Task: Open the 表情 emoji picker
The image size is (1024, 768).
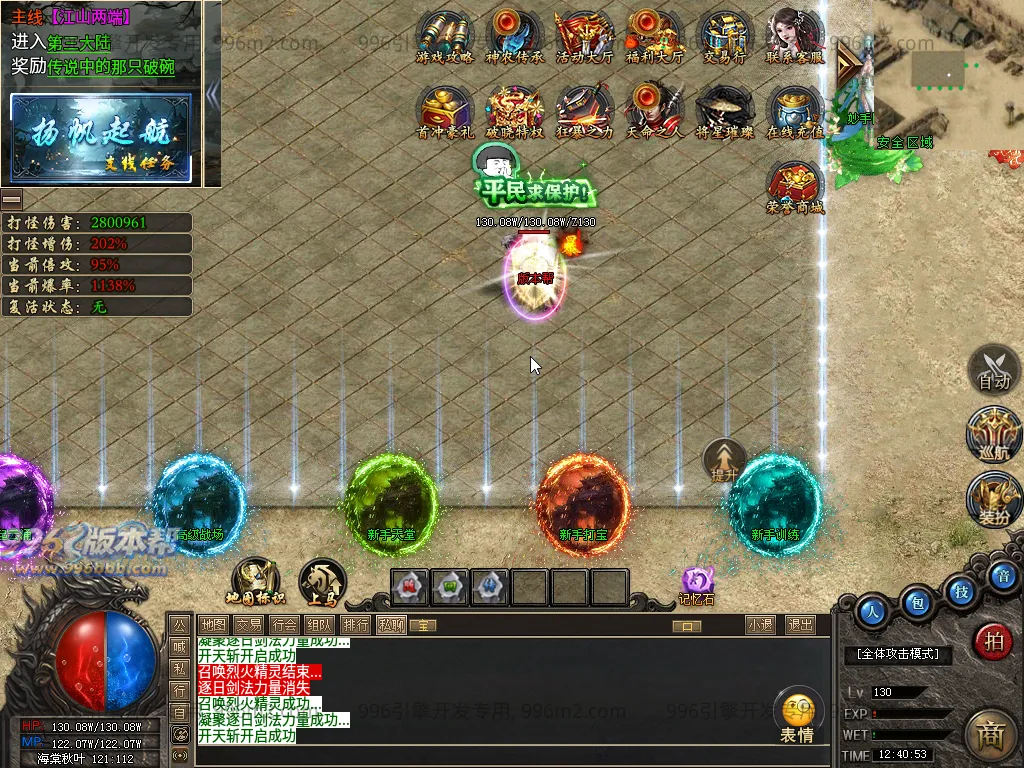Action: [x=797, y=716]
